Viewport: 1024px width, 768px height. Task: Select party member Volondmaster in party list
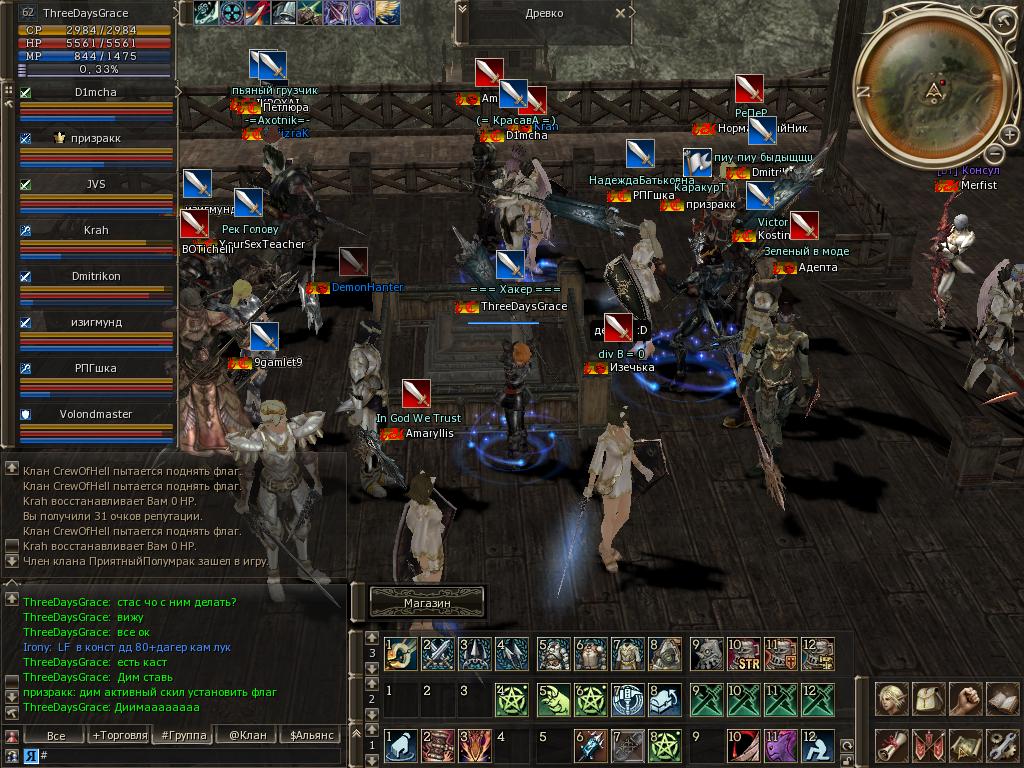tap(96, 414)
